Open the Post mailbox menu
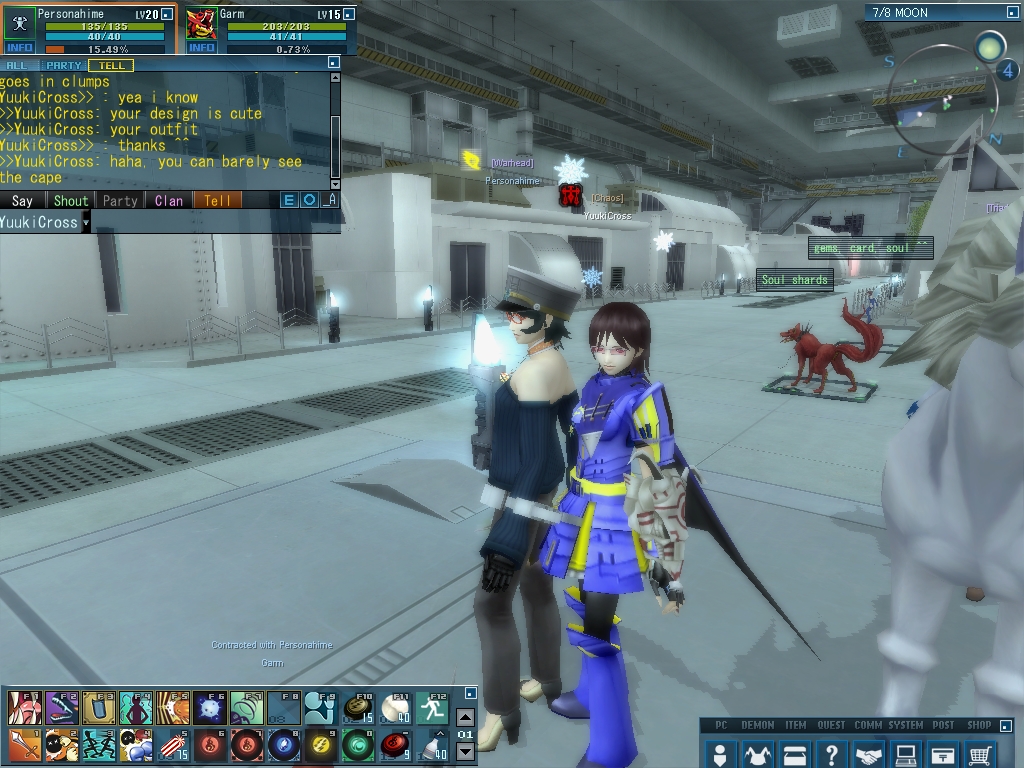 pyautogui.click(x=943, y=753)
